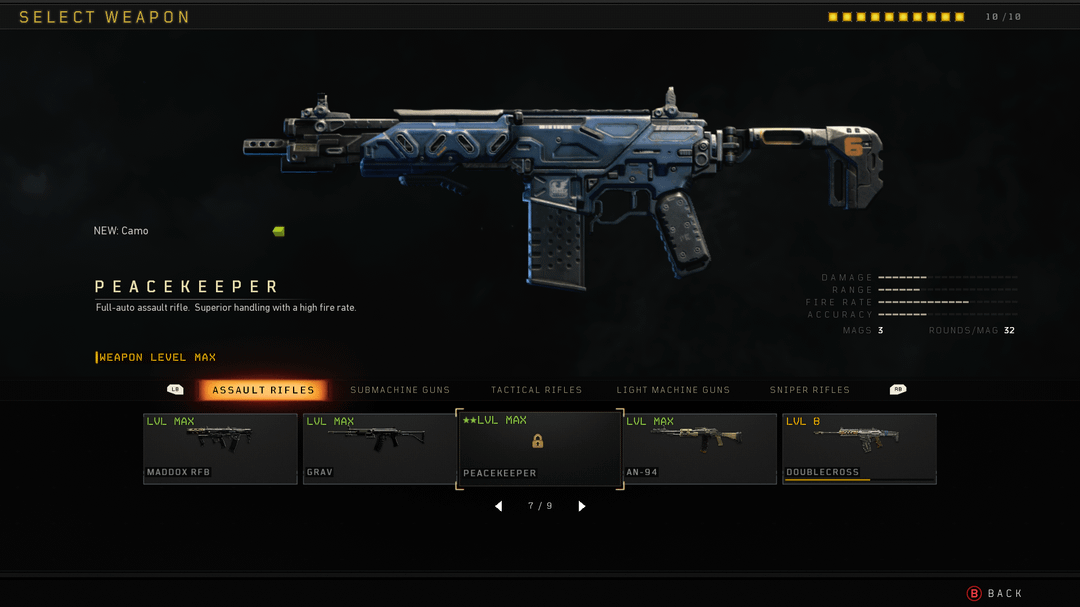Pick the locked Peacekeeper weapon tile
The height and width of the screenshot is (607, 1080).
540,448
